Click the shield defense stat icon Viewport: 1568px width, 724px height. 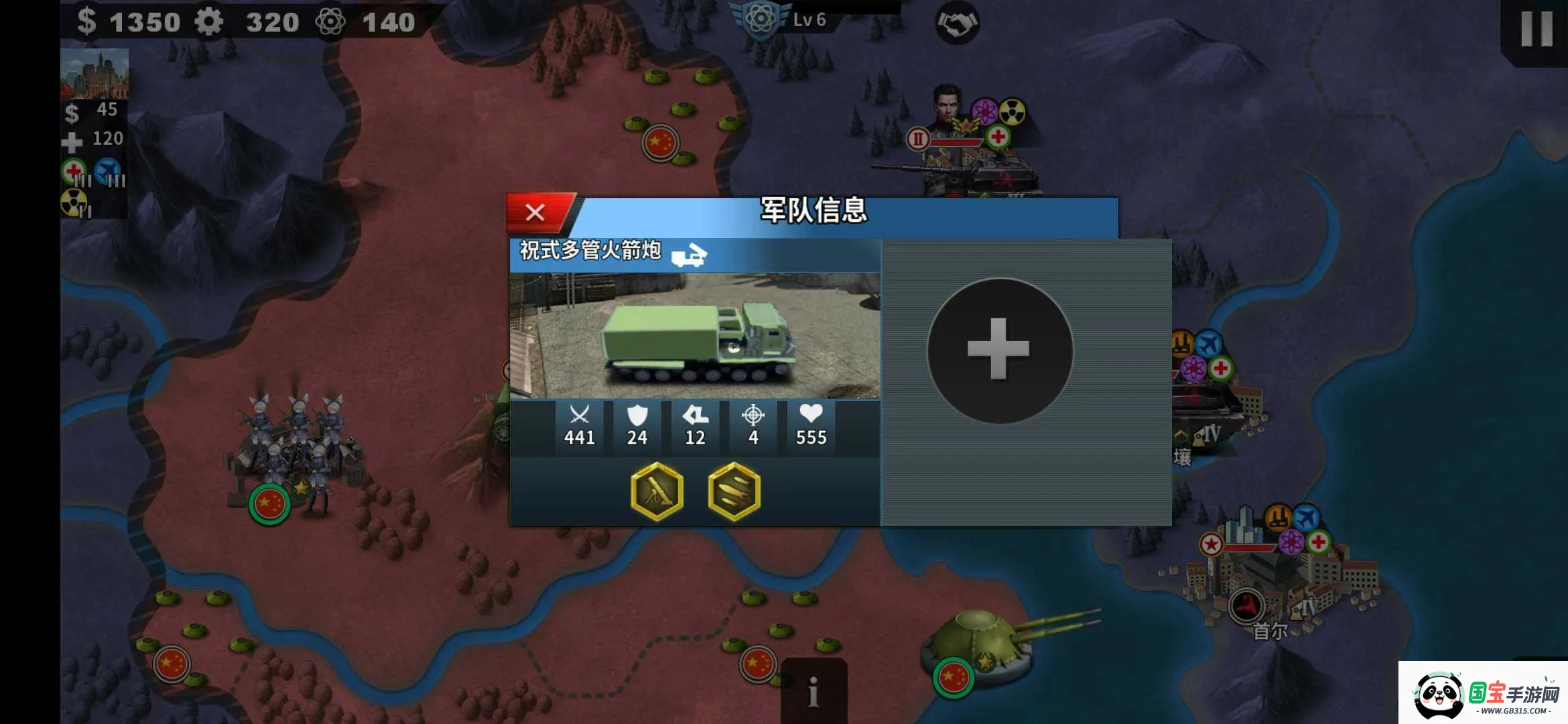pos(637,414)
